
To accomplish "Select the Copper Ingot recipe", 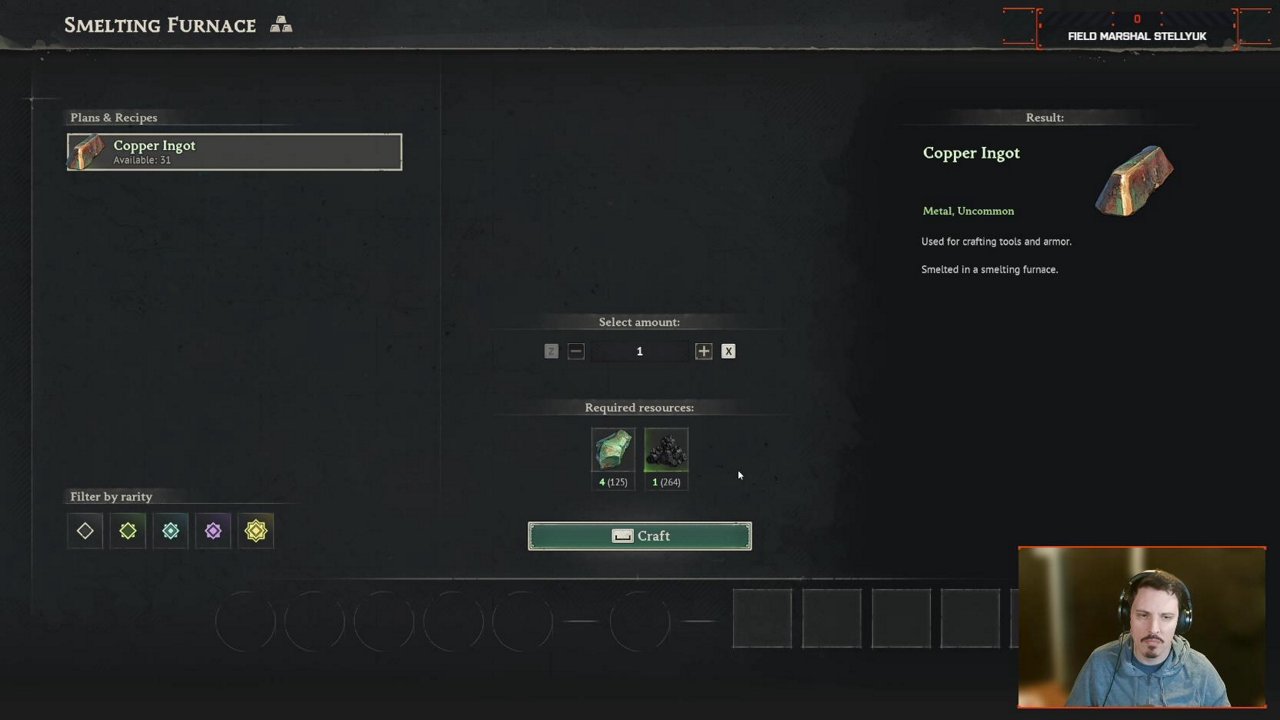I will 234,152.
